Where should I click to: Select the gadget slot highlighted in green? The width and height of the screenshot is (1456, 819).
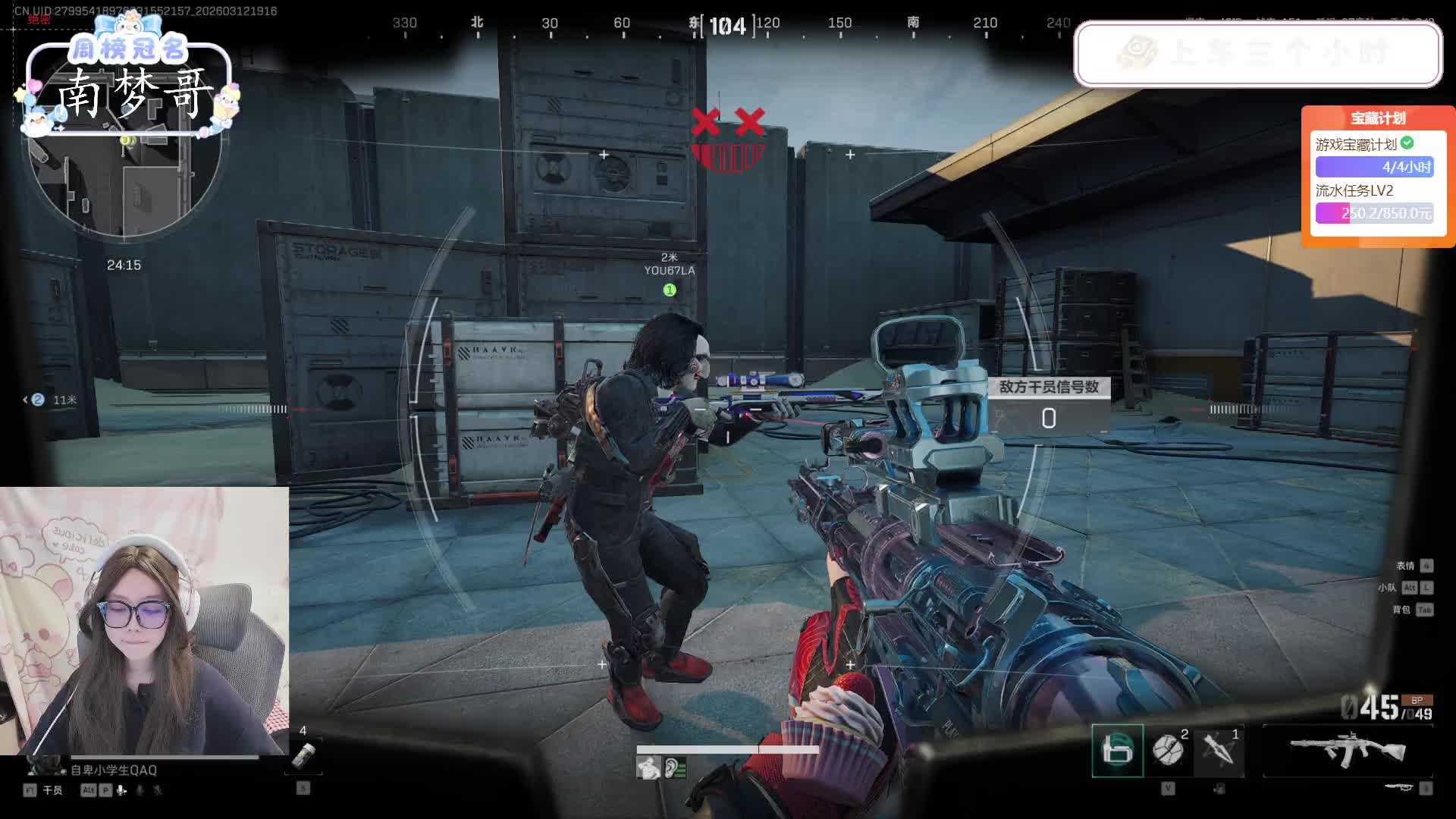(x=1117, y=750)
